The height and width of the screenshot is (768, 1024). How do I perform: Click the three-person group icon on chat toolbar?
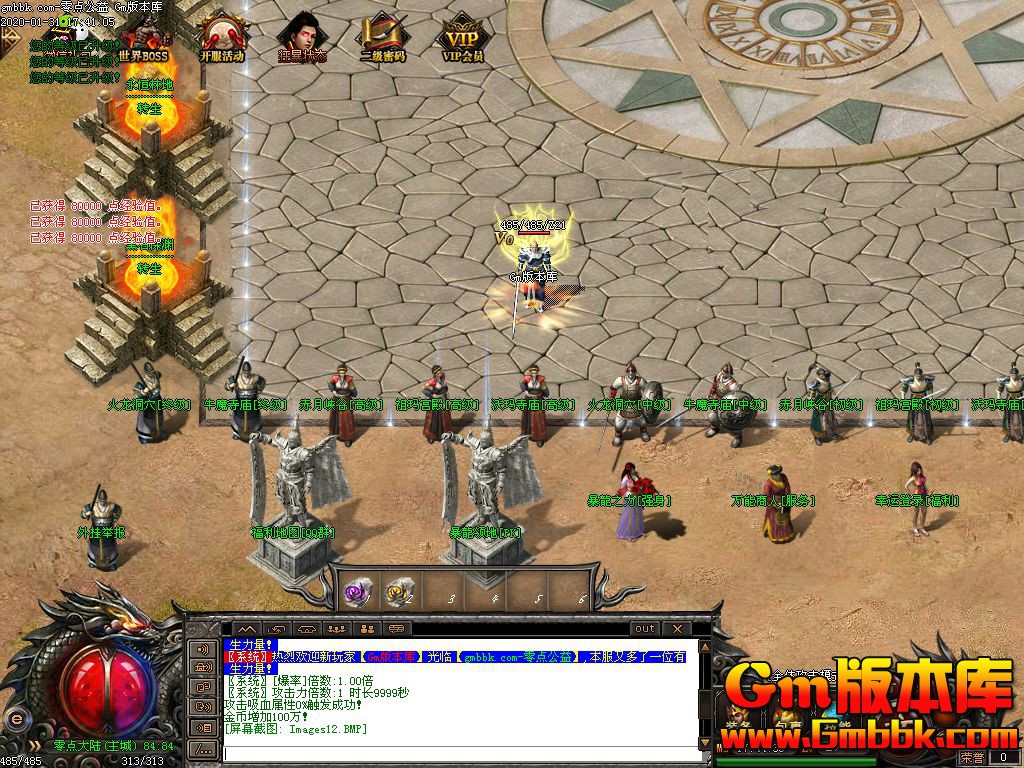336,629
